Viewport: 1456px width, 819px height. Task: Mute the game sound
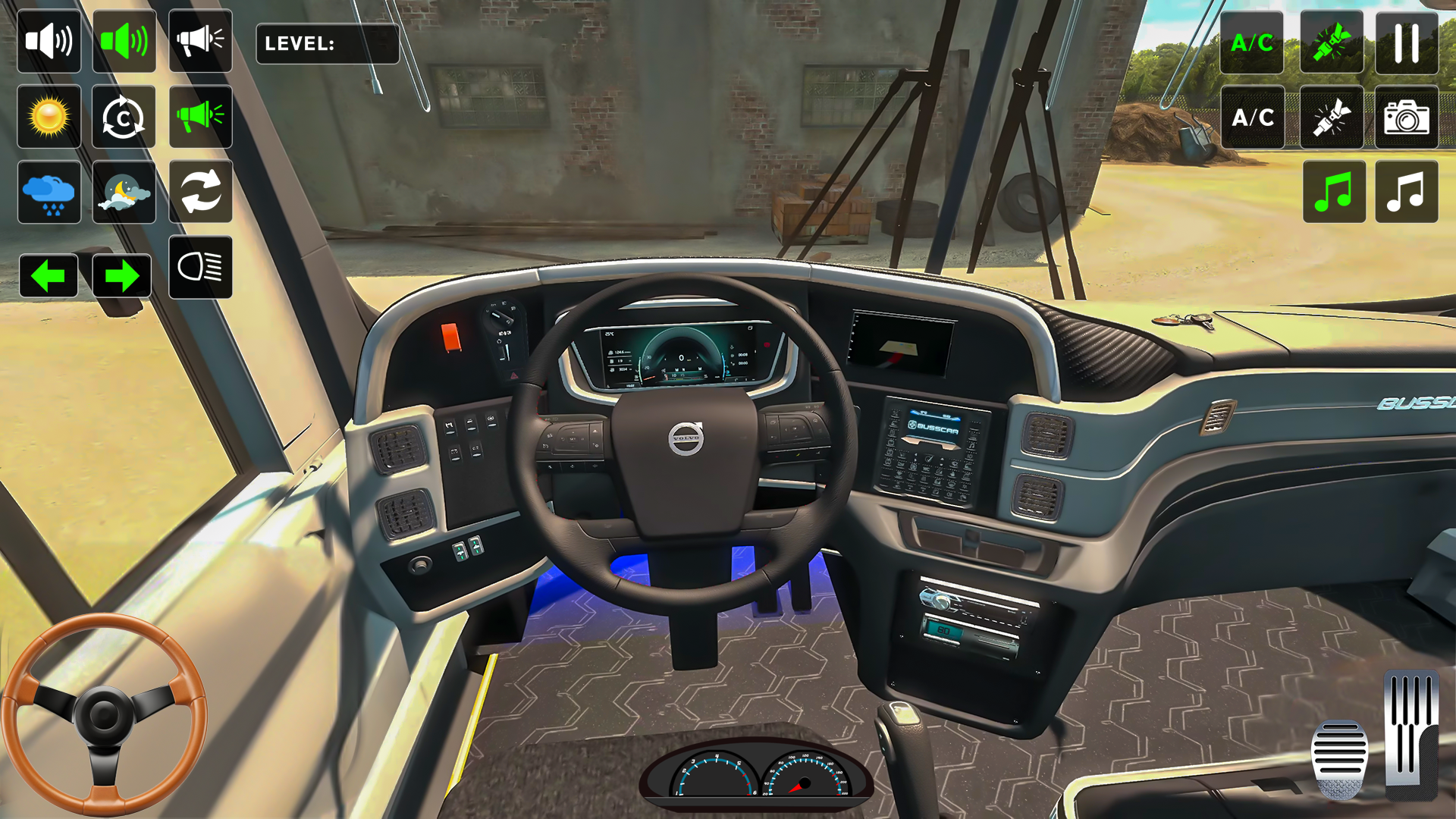[48, 40]
